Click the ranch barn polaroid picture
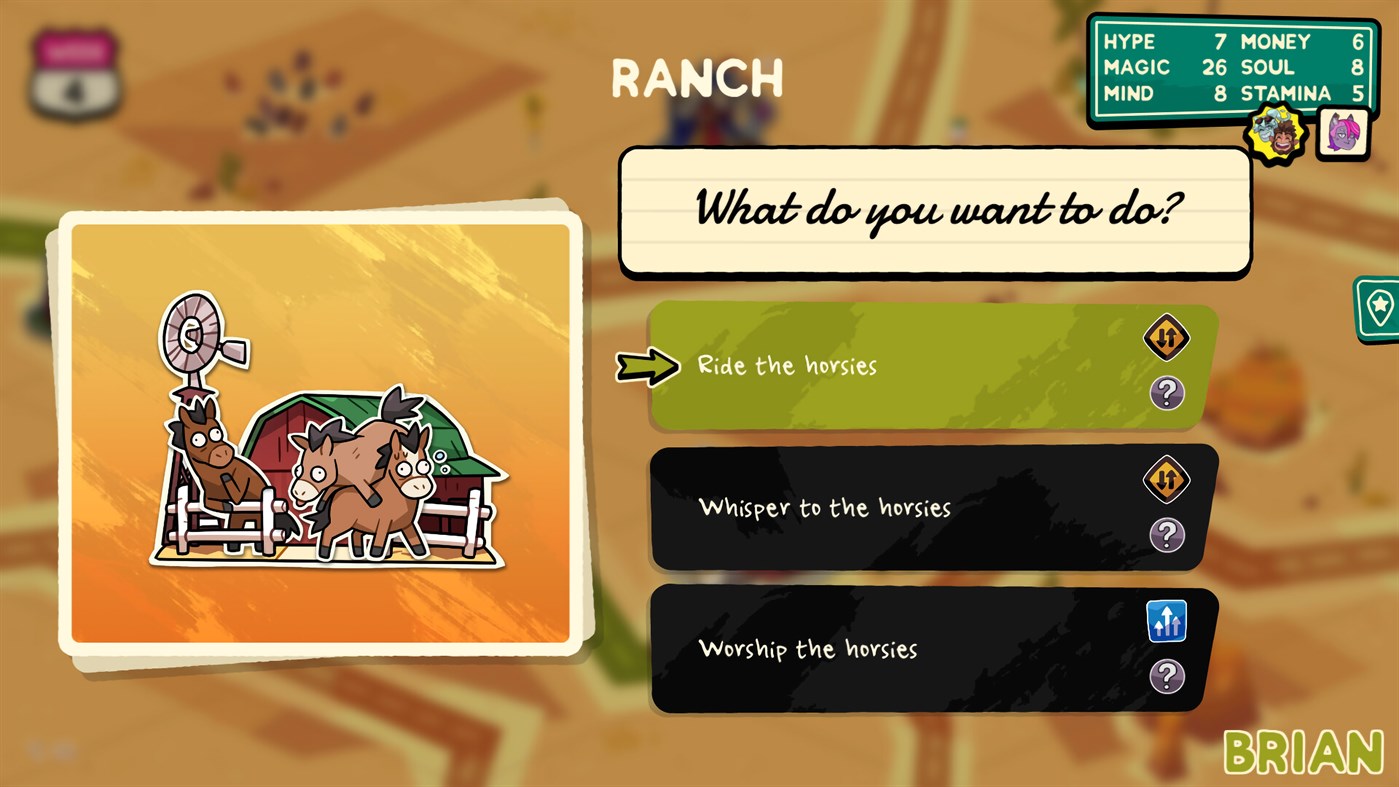Screen dimensions: 1399x787 click(323, 440)
